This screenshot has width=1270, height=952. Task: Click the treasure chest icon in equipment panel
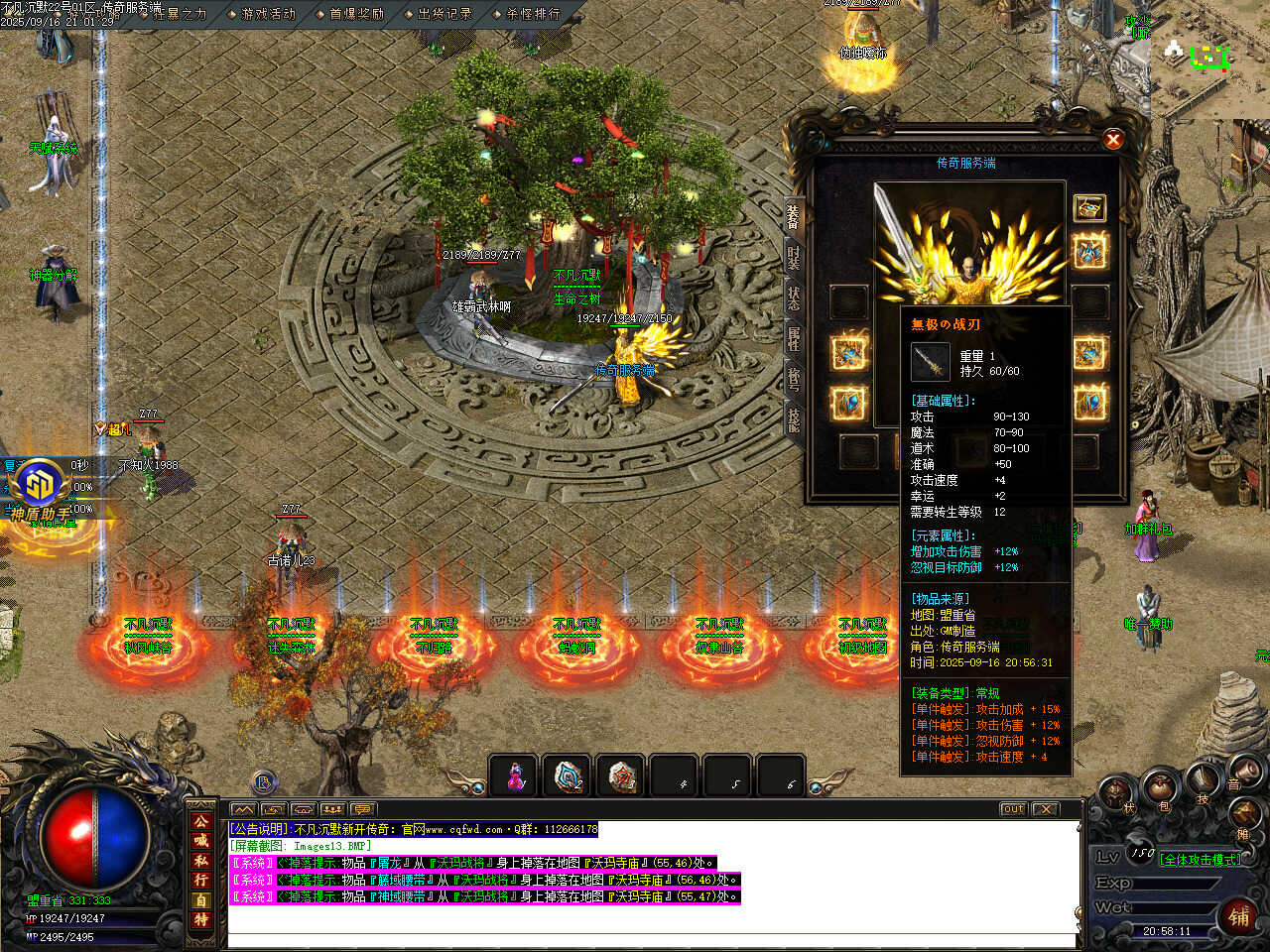pos(1089,207)
